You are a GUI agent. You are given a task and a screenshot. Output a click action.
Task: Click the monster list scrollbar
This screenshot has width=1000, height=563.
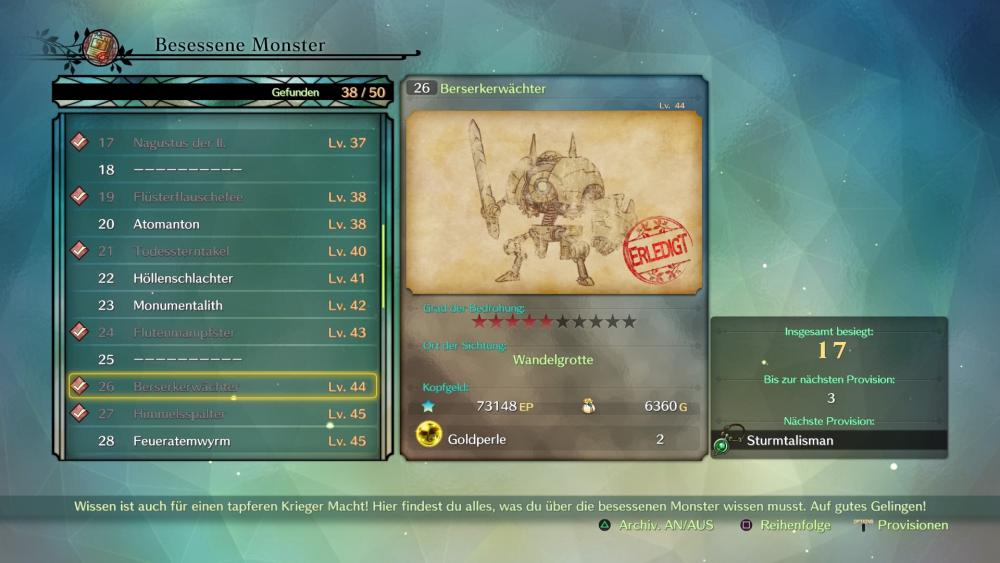(383, 266)
